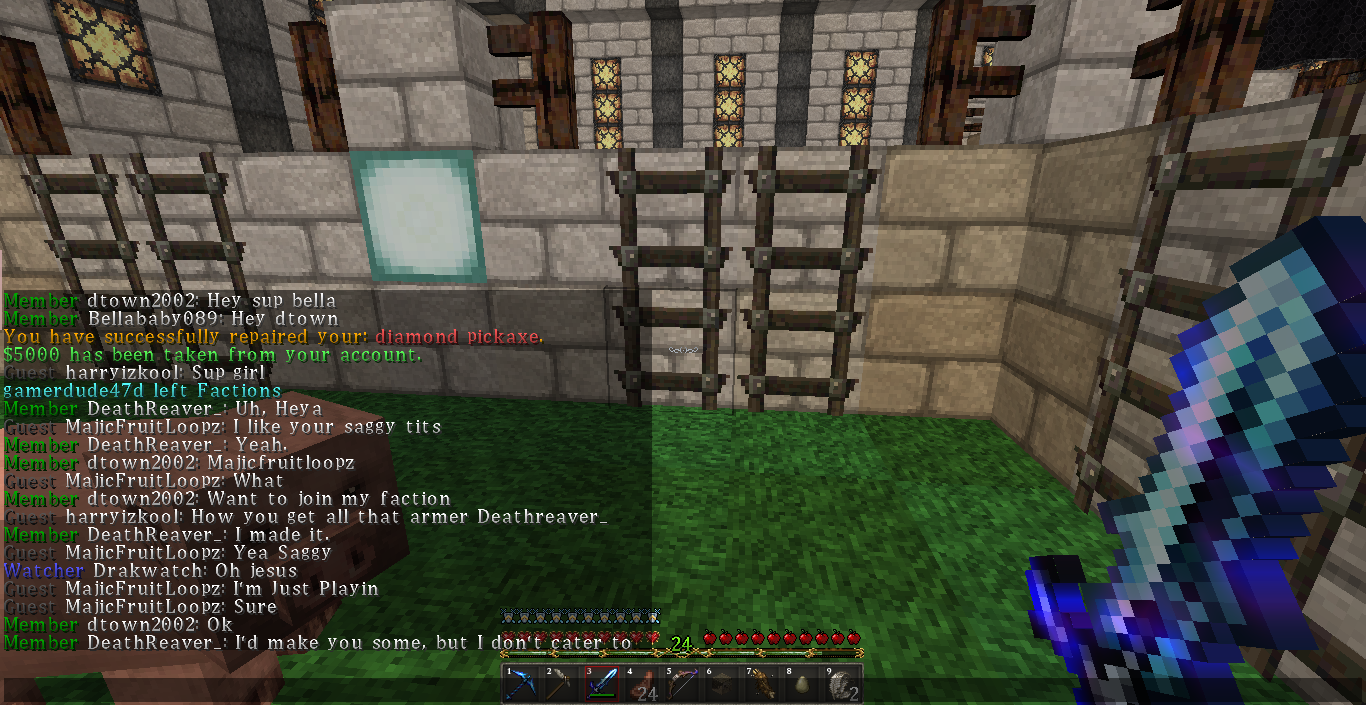Choose the golden item in slot 7
The image size is (1366, 705).
coord(762,685)
